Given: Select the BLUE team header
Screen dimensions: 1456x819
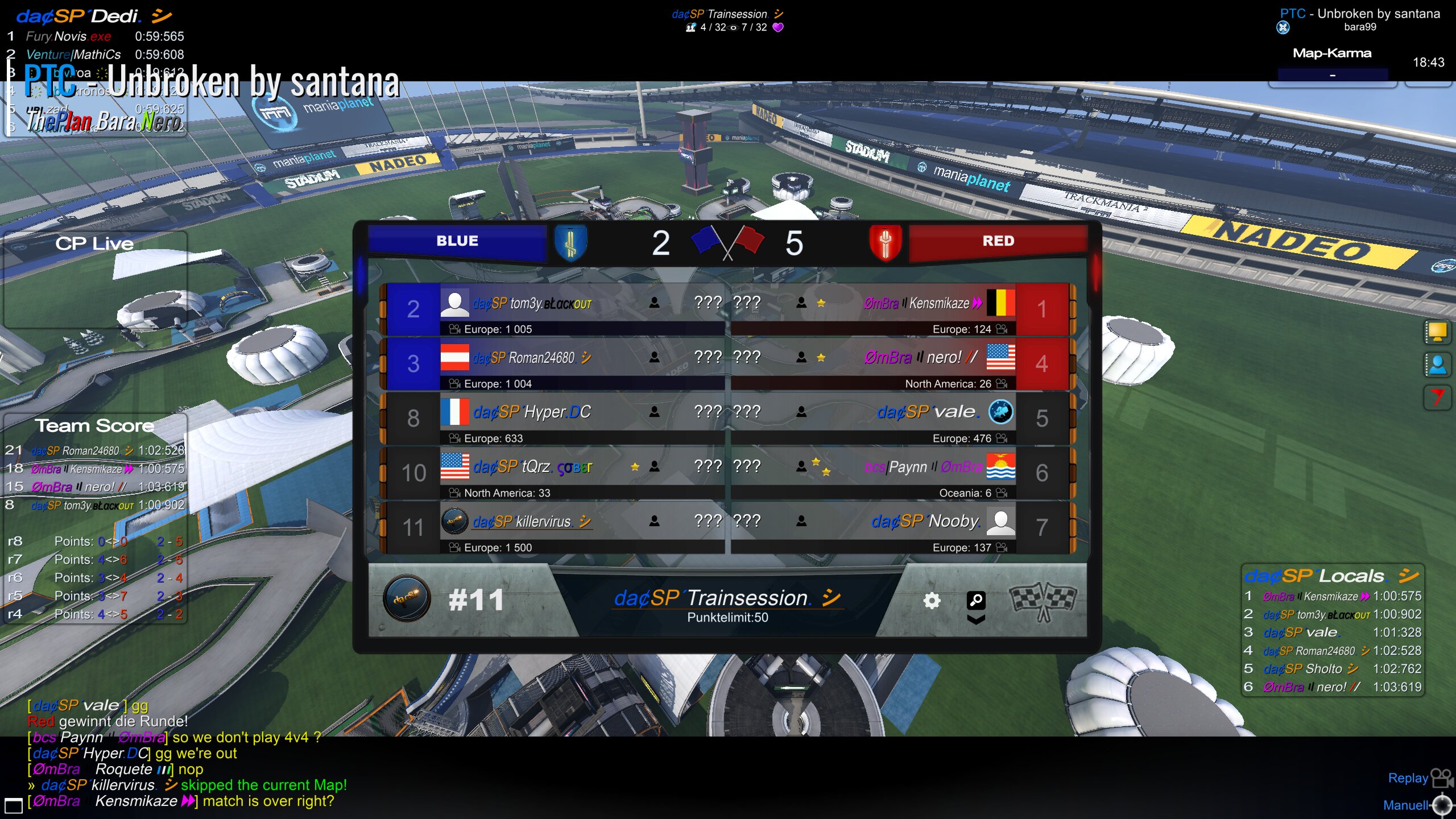Looking at the screenshot, I should (457, 241).
